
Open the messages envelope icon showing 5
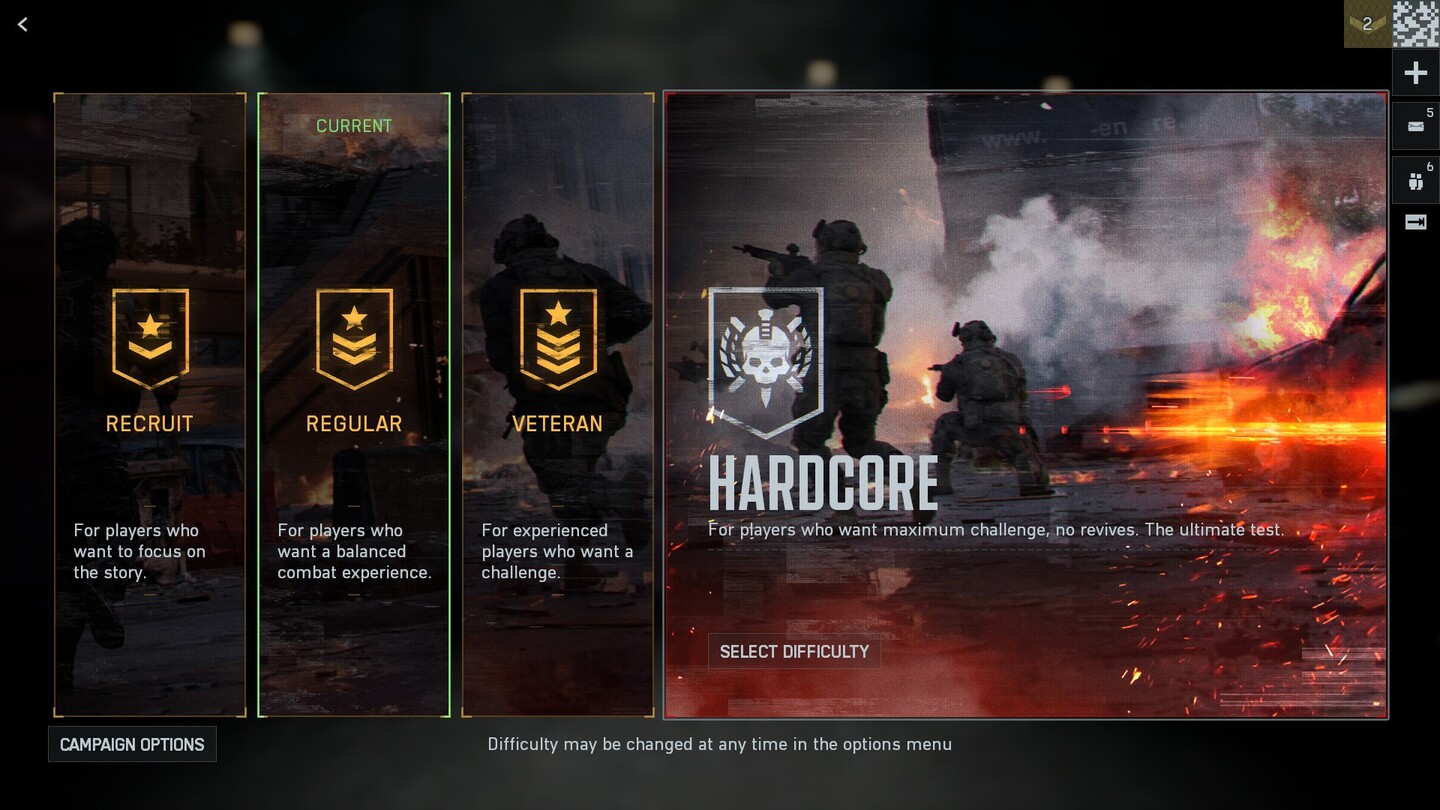click(x=1415, y=126)
